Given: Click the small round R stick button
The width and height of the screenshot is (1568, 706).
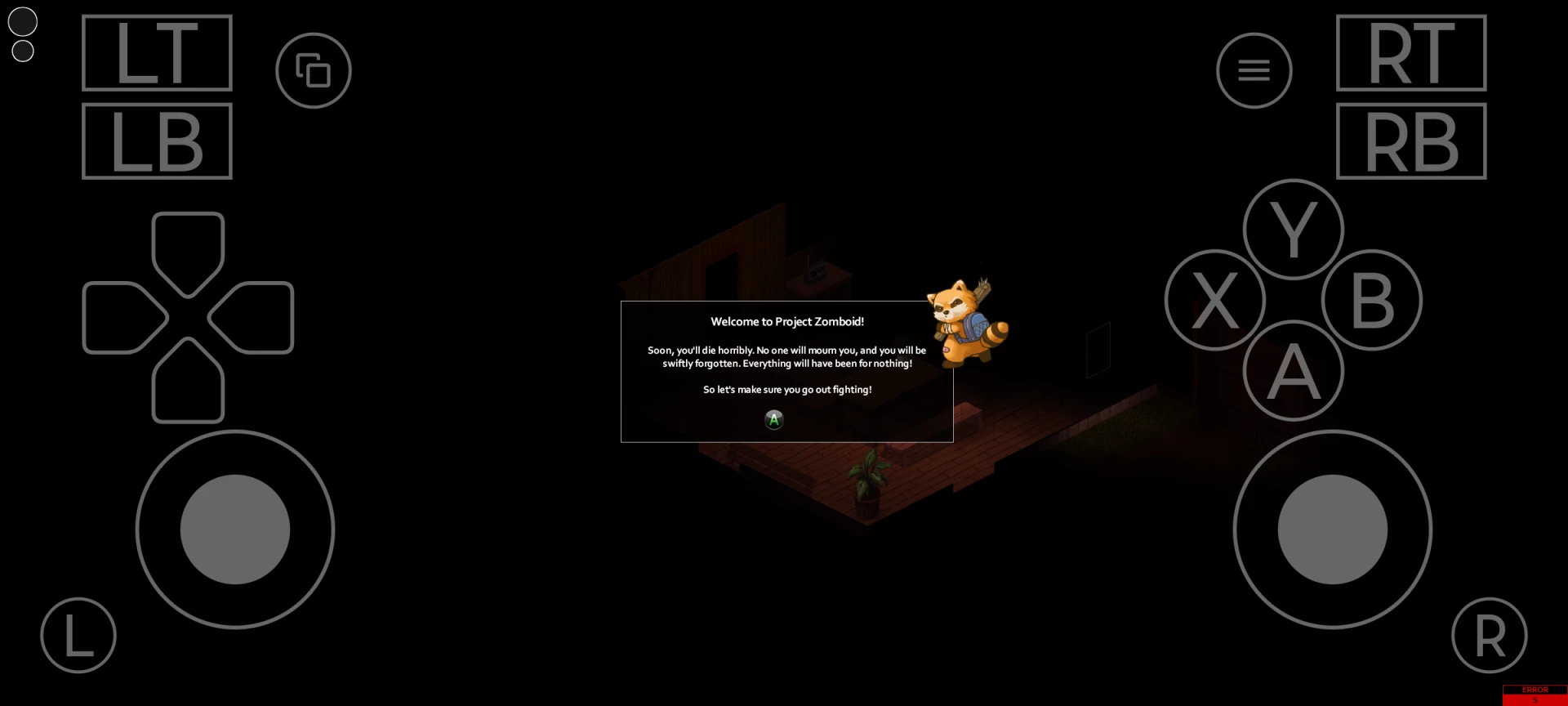Looking at the screenshot, I should pos(1490,635).
